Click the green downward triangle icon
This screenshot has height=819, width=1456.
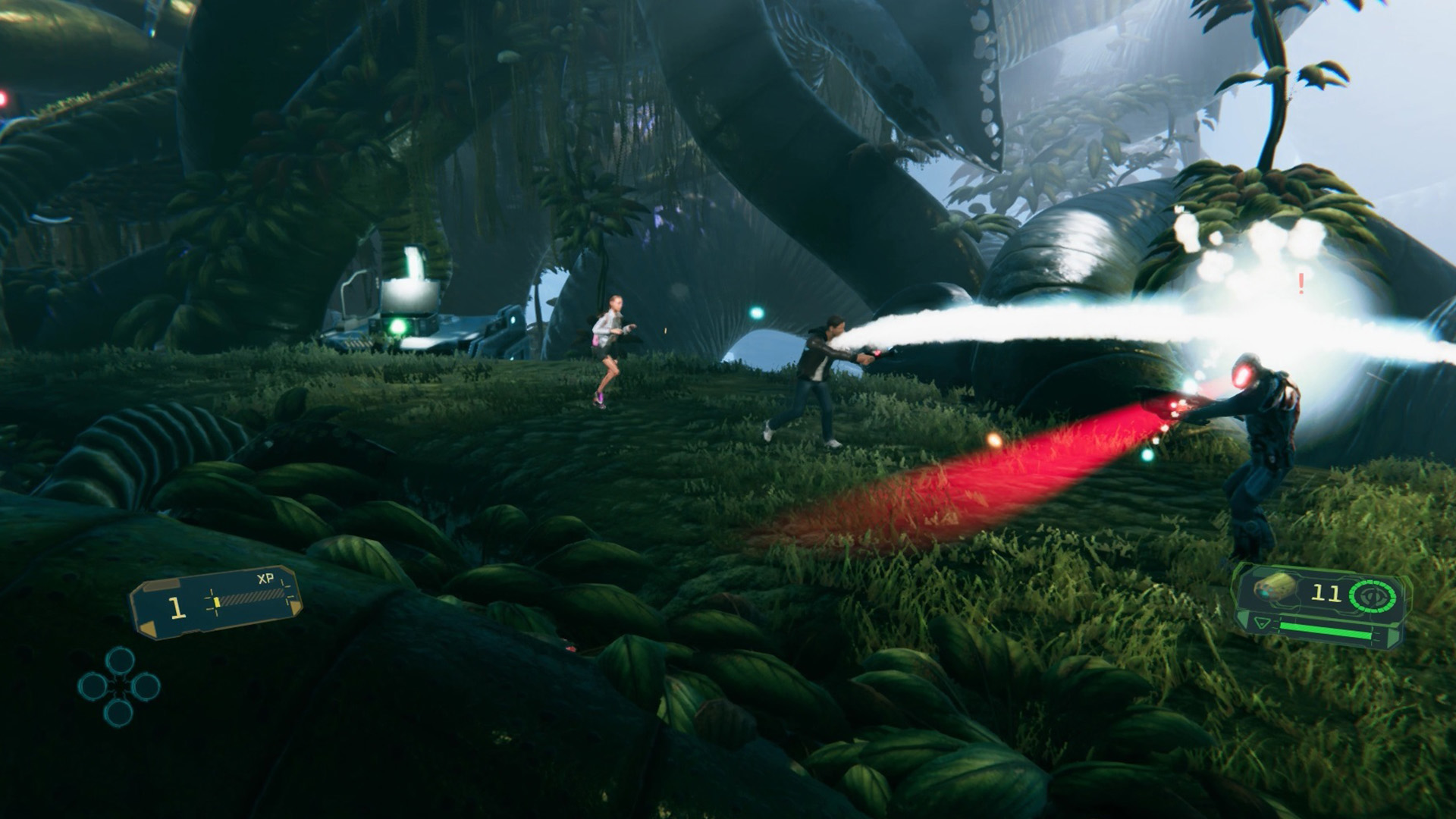tap(1262, 623)
